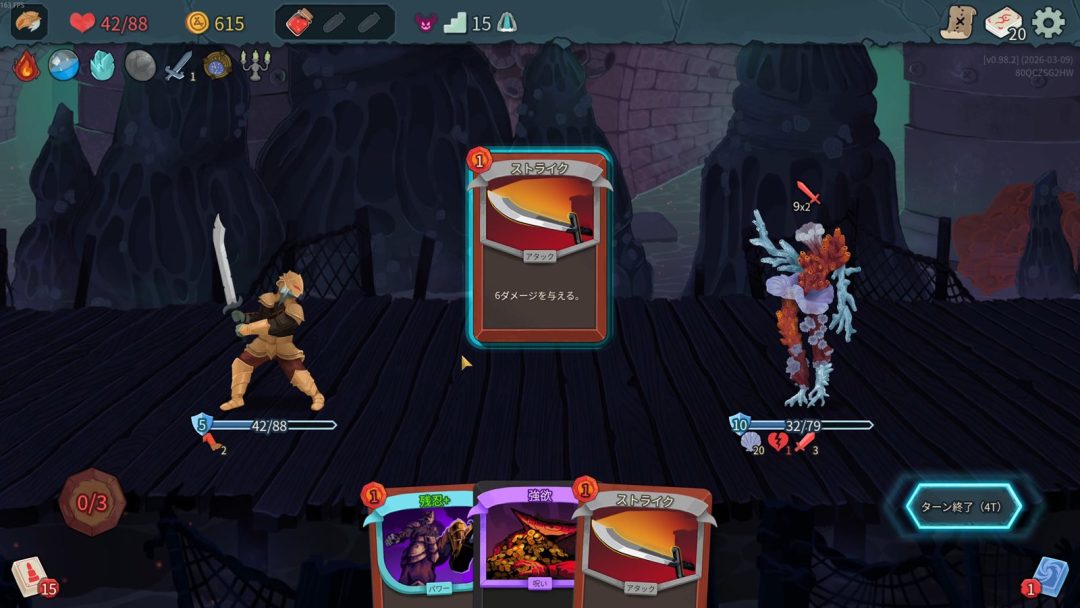Inspect the blue orb relic
The width and height of the screenshot is (1080, 608).
pyautogui.click(x=64, y=66)
